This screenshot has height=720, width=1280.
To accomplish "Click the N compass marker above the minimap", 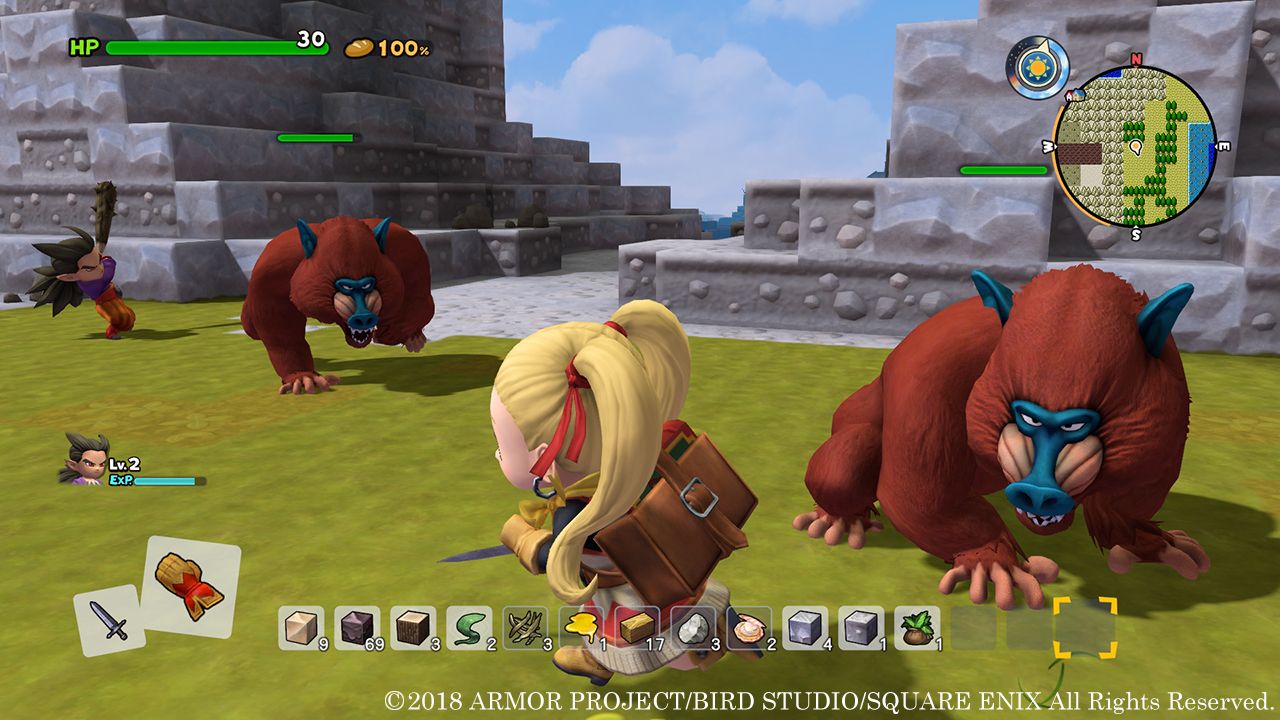I will click(1135, 60).
